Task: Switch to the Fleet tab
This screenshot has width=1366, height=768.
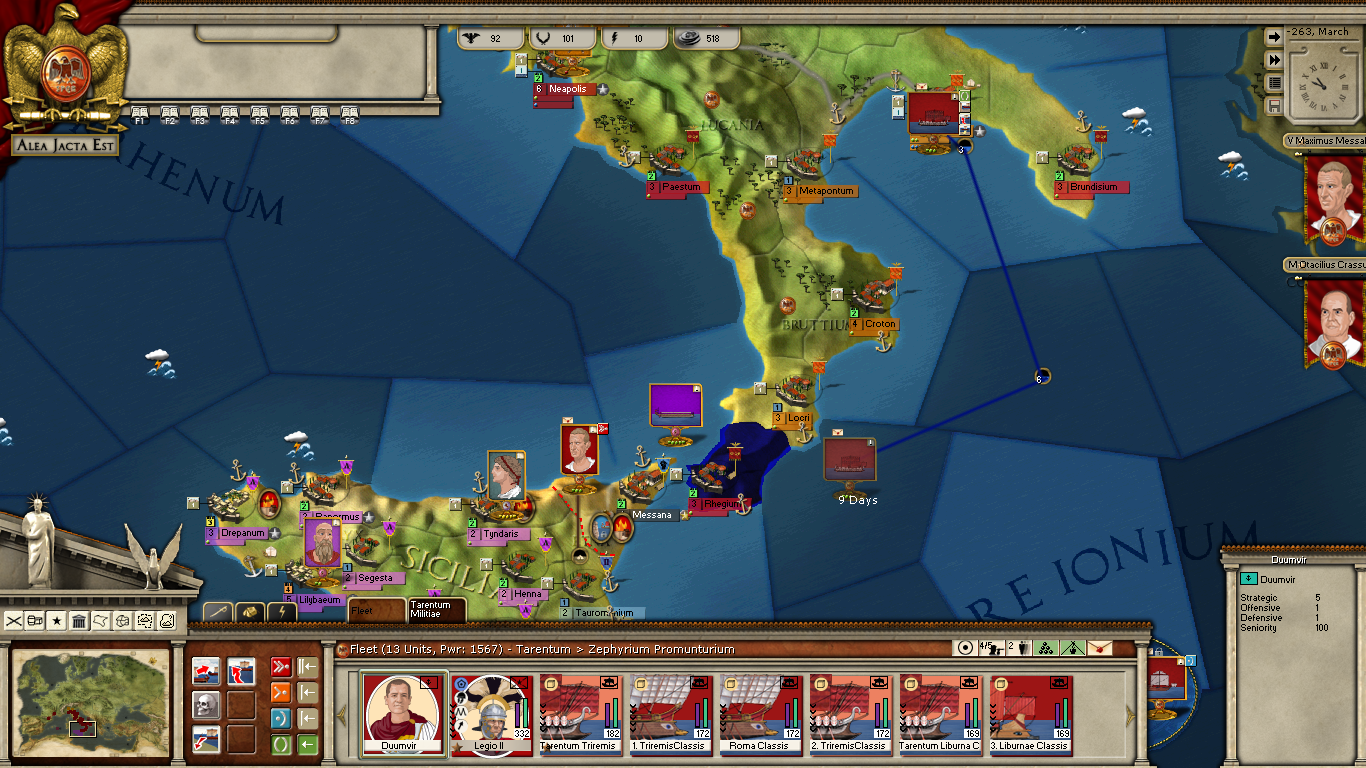Action: click(x=375, y=610)
